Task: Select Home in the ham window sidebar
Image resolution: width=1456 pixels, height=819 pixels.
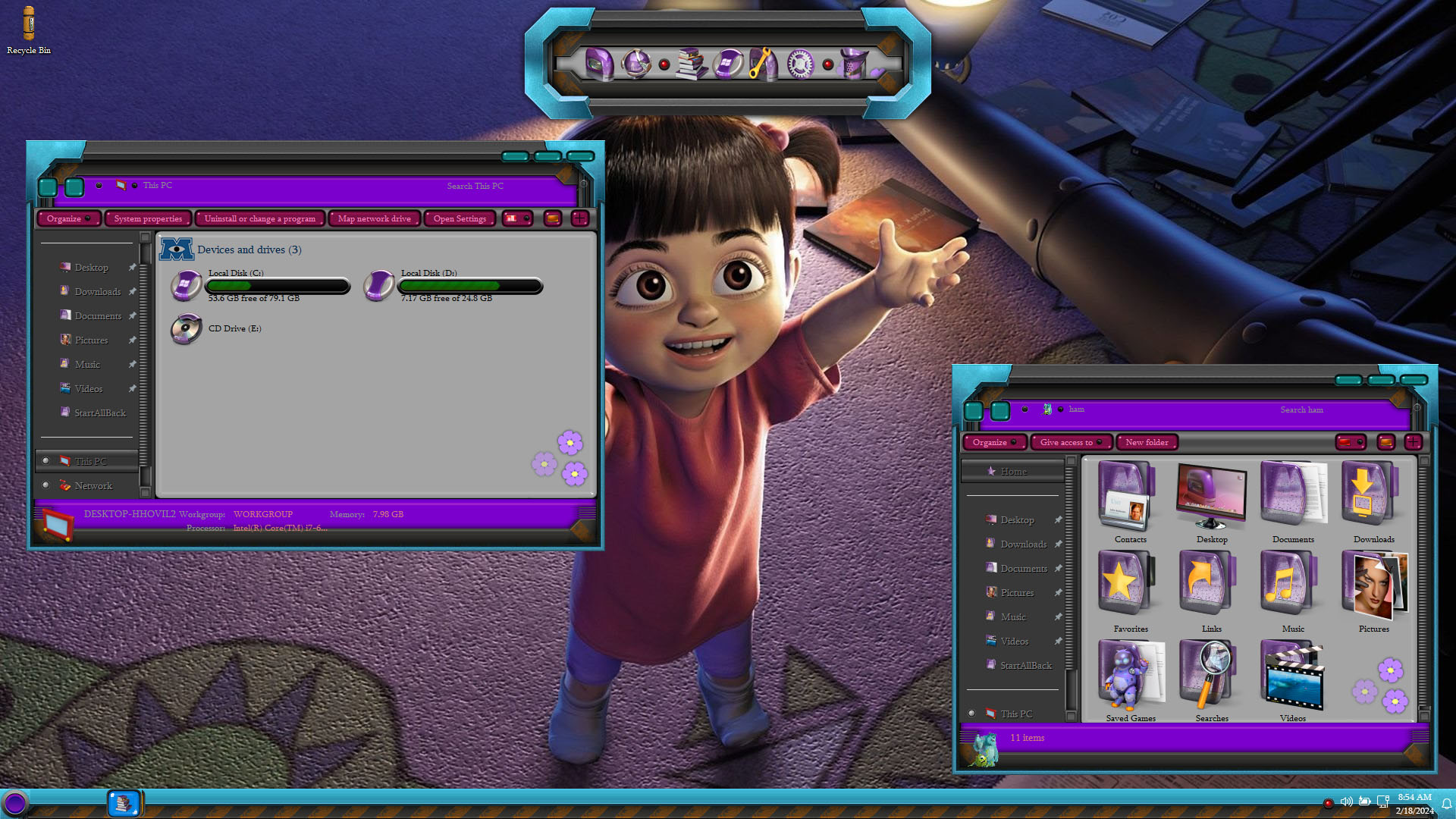Action: point(1013,472)
